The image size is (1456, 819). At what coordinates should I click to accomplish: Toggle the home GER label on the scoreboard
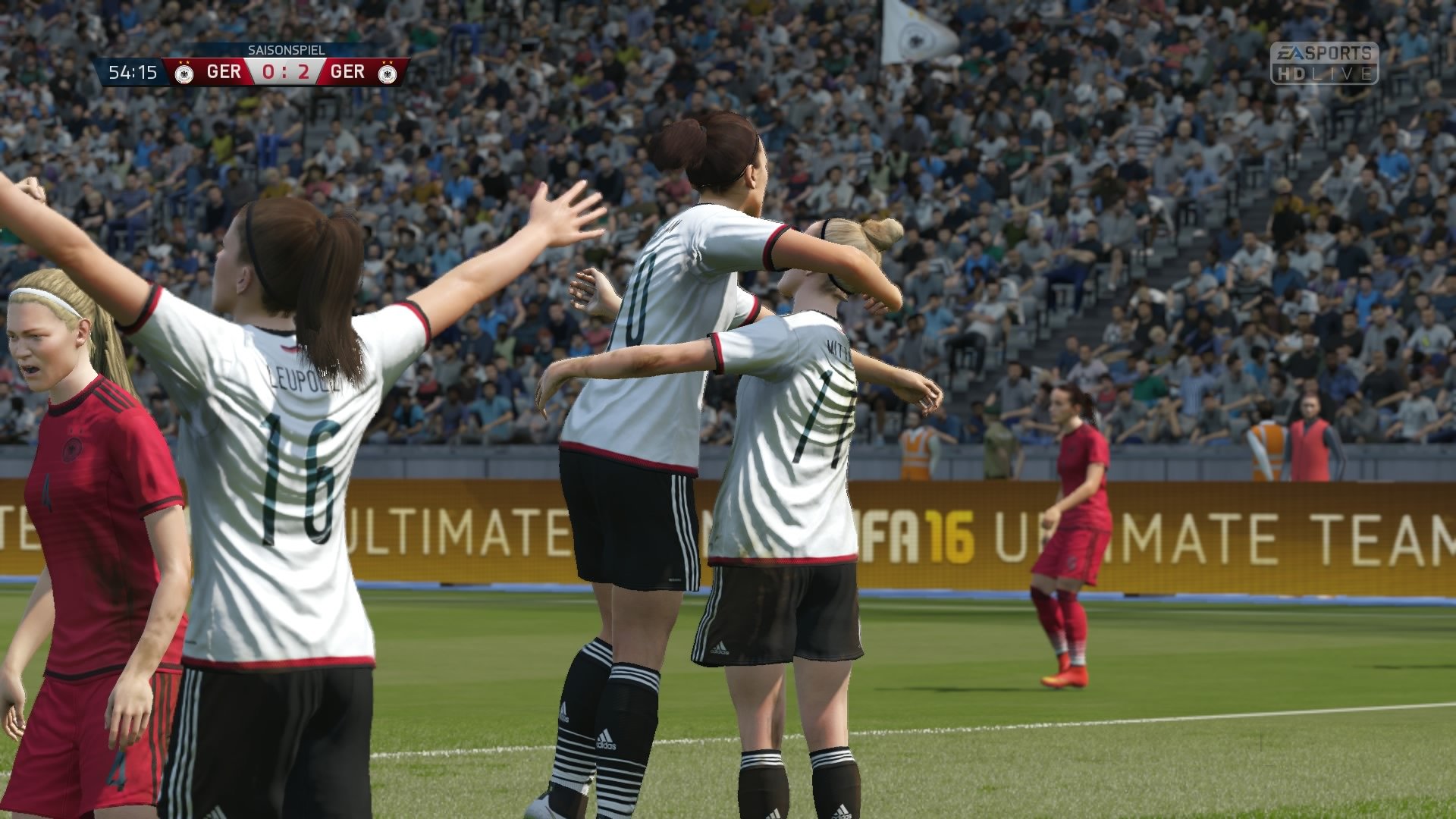[x=224, y=72]
